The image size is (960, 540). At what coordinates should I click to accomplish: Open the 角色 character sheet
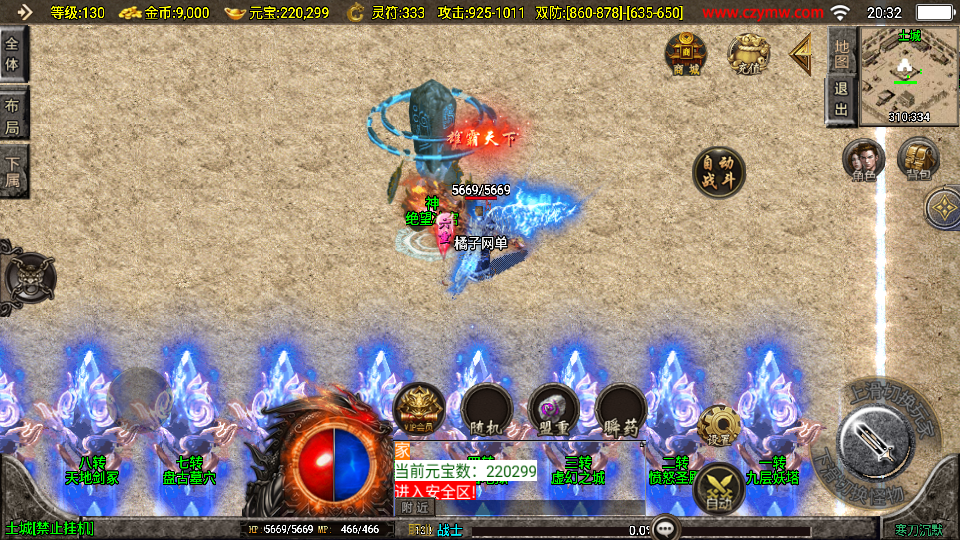pyautogui.click(x=863, y=160)
